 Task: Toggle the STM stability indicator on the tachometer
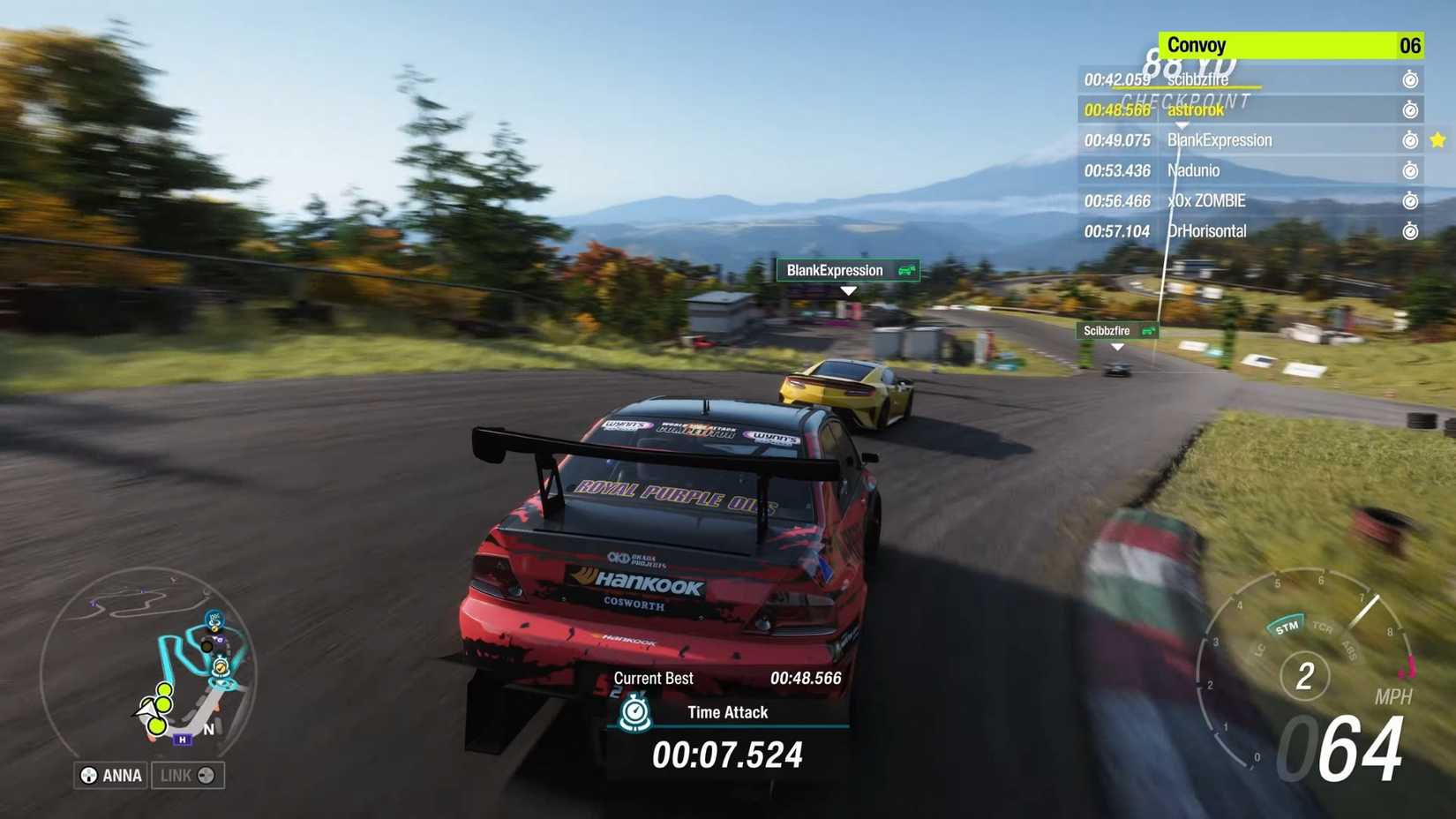click(1287, 626)
